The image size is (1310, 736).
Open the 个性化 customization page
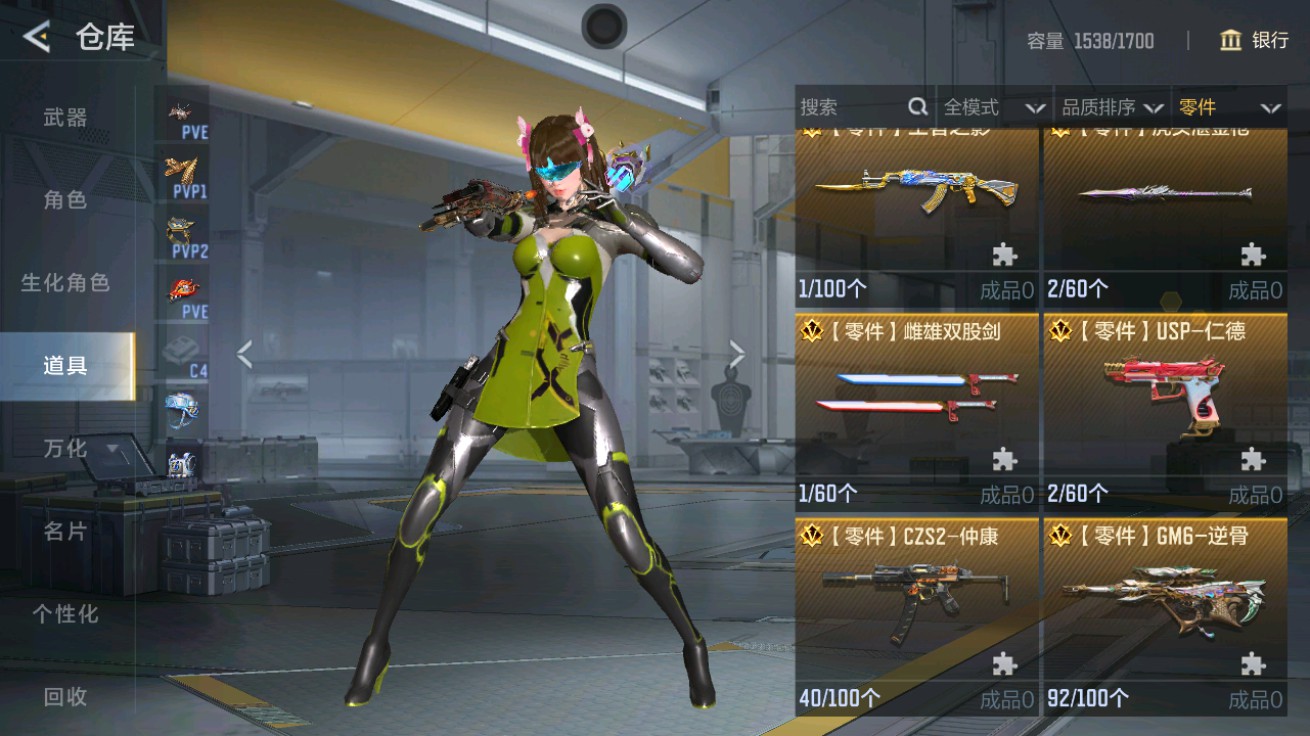pyautogui.click(x=65, y=615)
